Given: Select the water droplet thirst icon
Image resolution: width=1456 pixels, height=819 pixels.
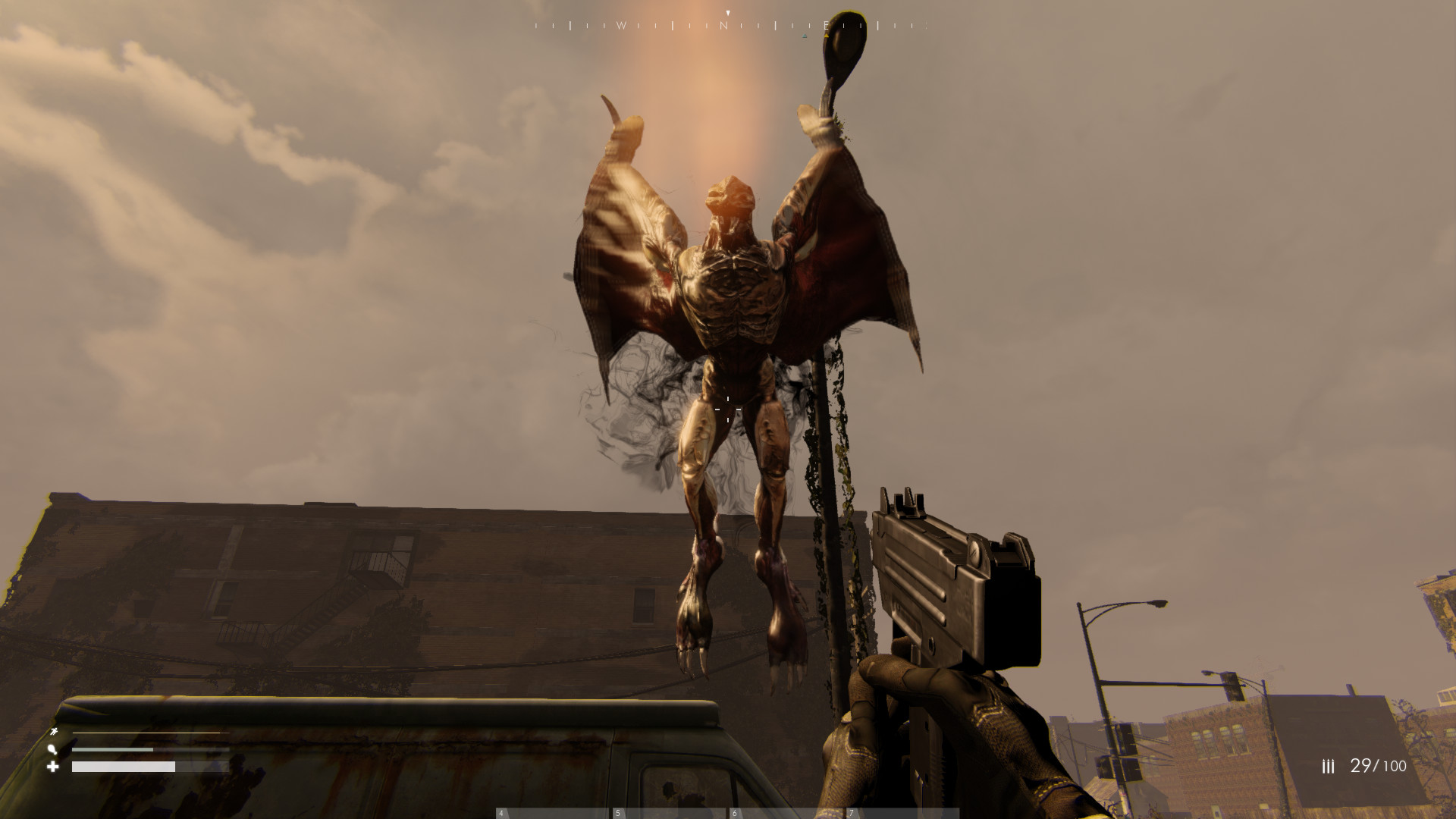Looking at the screenshot, I should coord(53,751).
